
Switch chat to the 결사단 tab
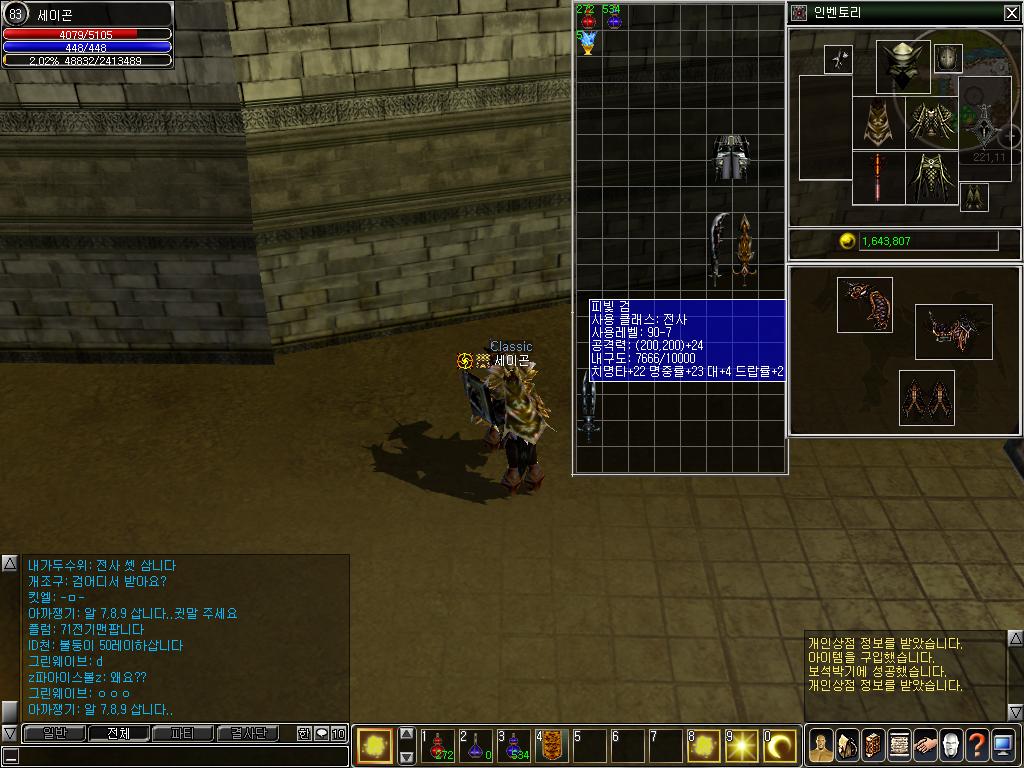click(249, 733)
